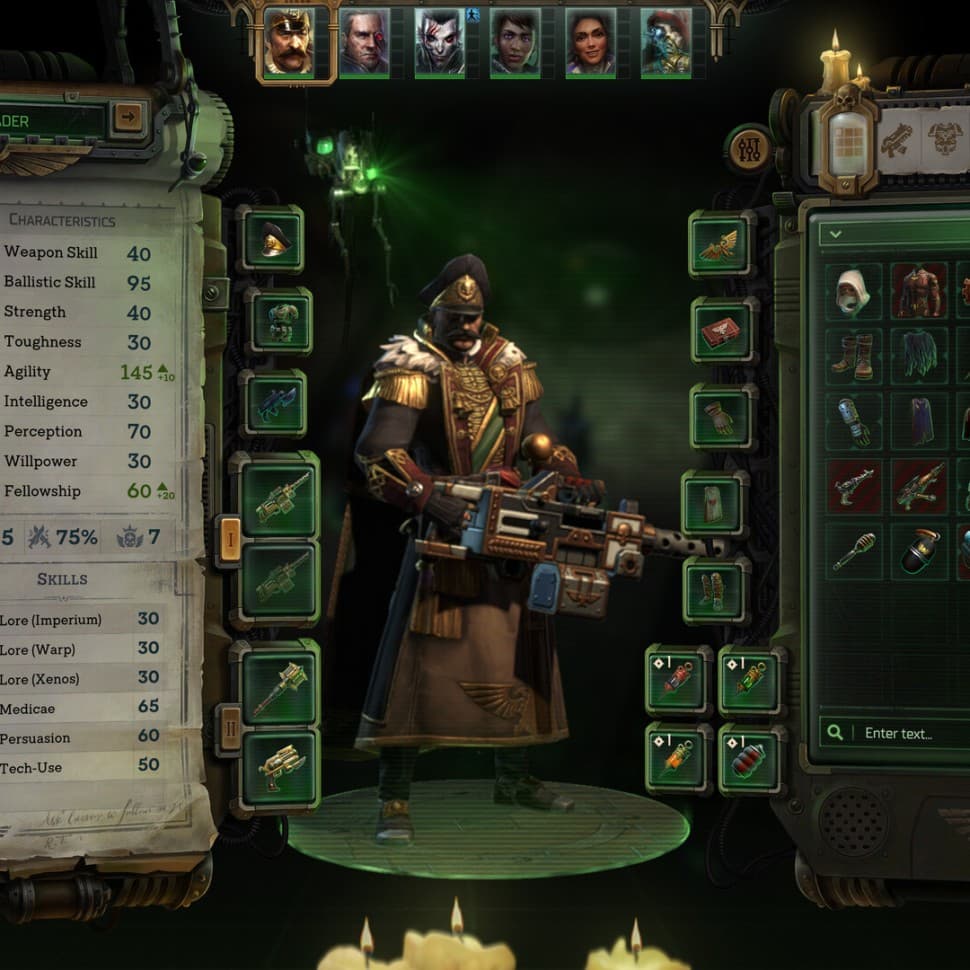The width and height of the screenshot is (970, 970).
Task: Click the boots equipment slot
Action: tap(716, 589)
